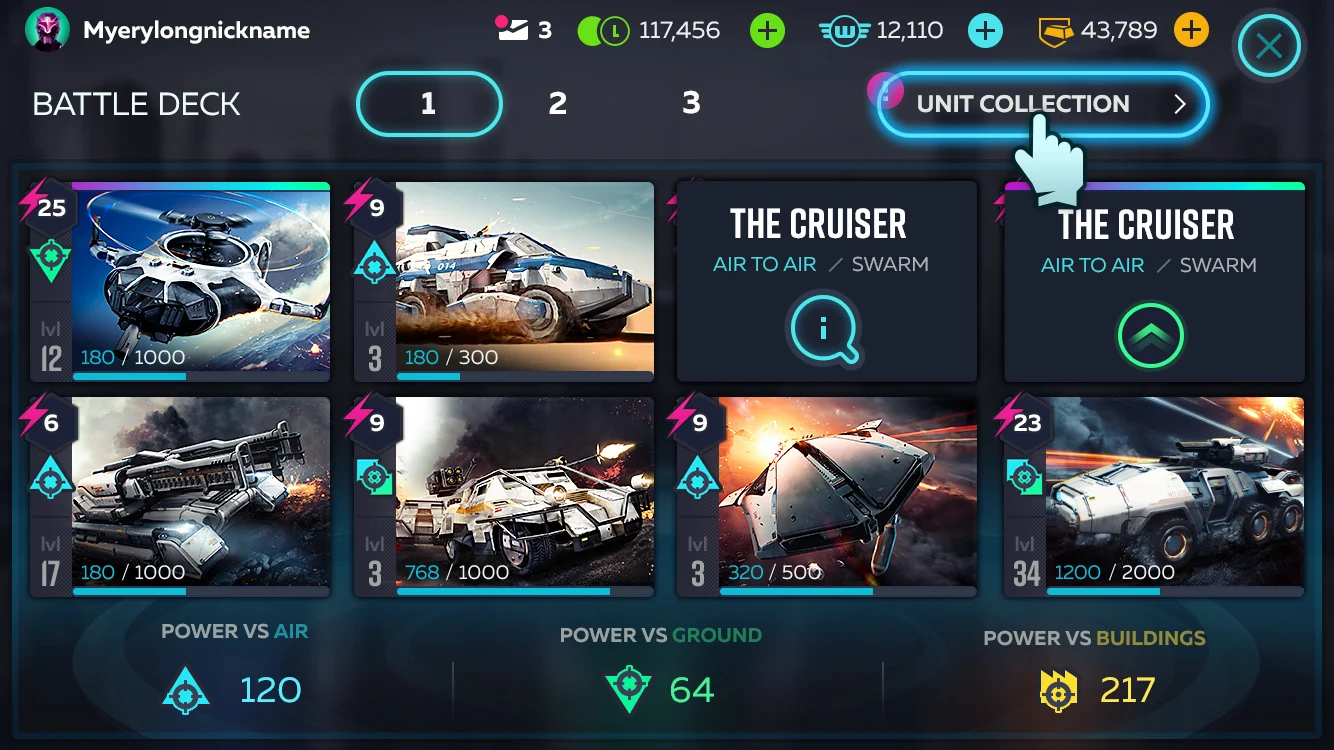Buy more gold with yellow plus
Screen dimensions: 1334x750
pos(1190,31)
